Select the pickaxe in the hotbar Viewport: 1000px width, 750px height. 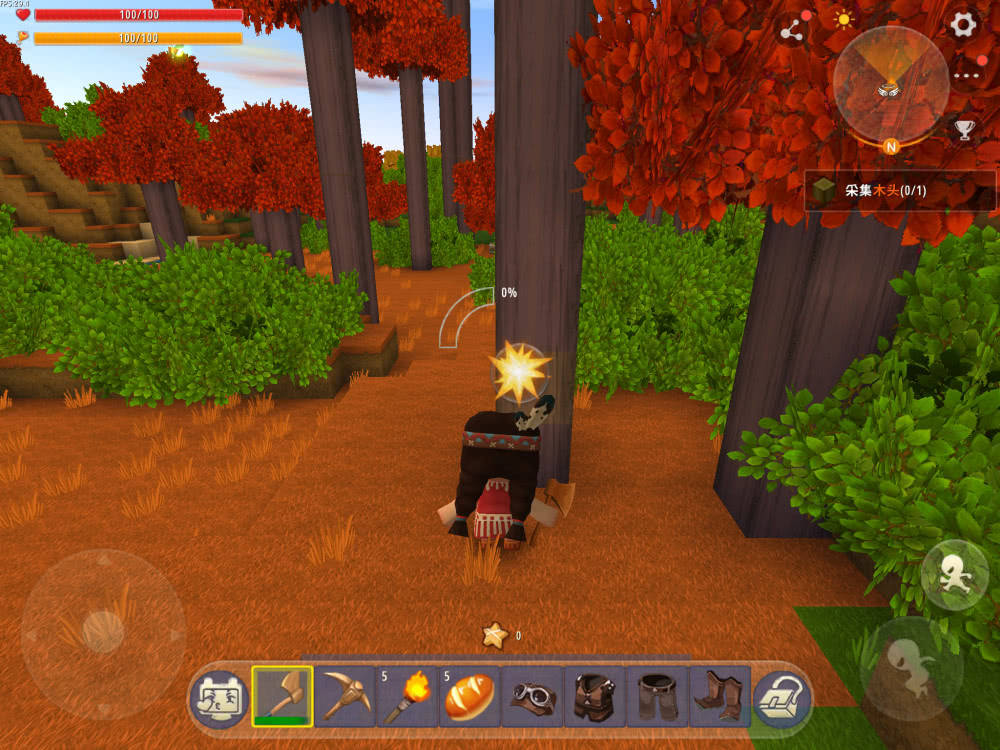[345, 696]
